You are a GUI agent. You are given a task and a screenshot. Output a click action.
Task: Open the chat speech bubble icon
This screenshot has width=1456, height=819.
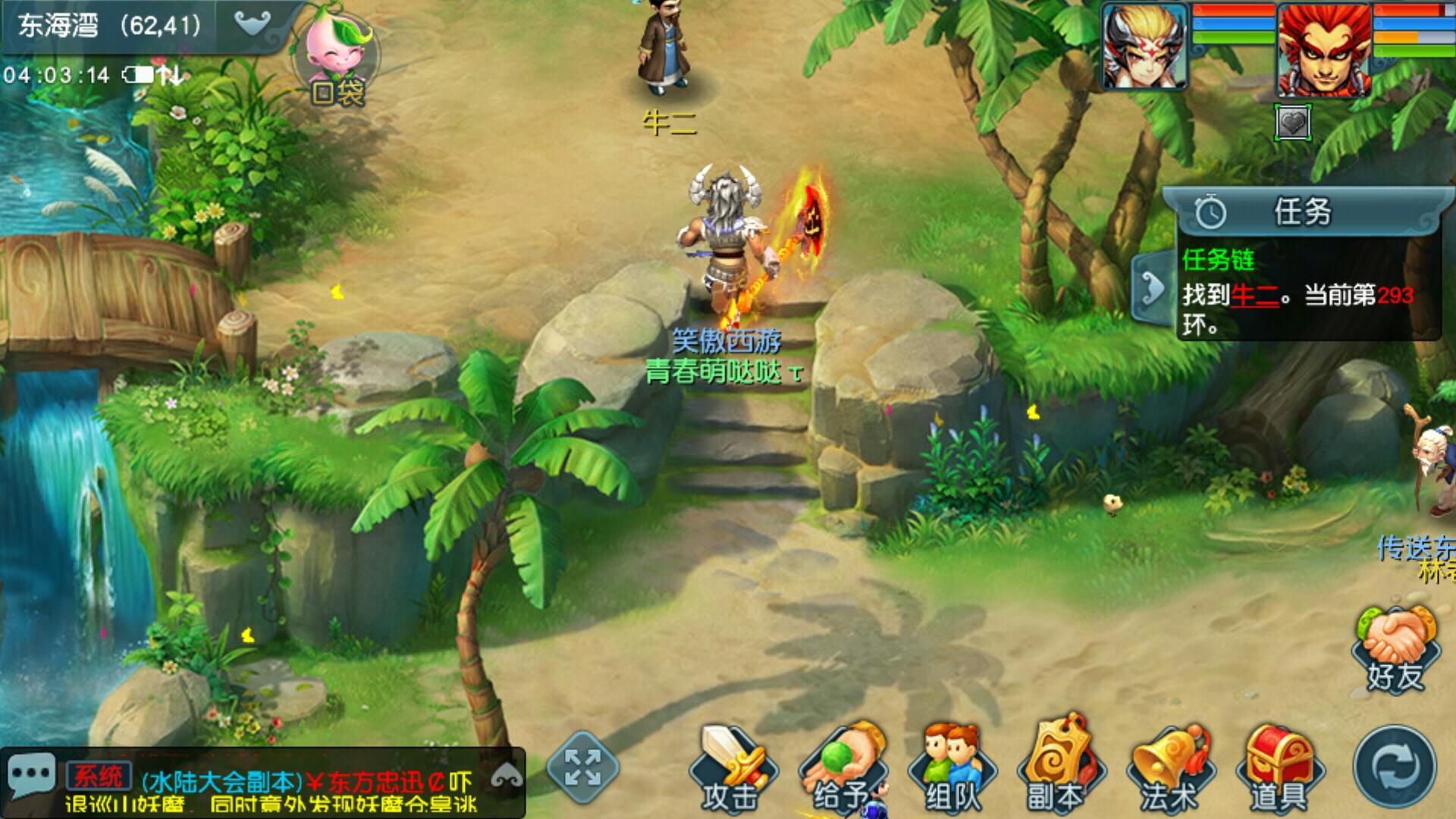tap(30, 775)
